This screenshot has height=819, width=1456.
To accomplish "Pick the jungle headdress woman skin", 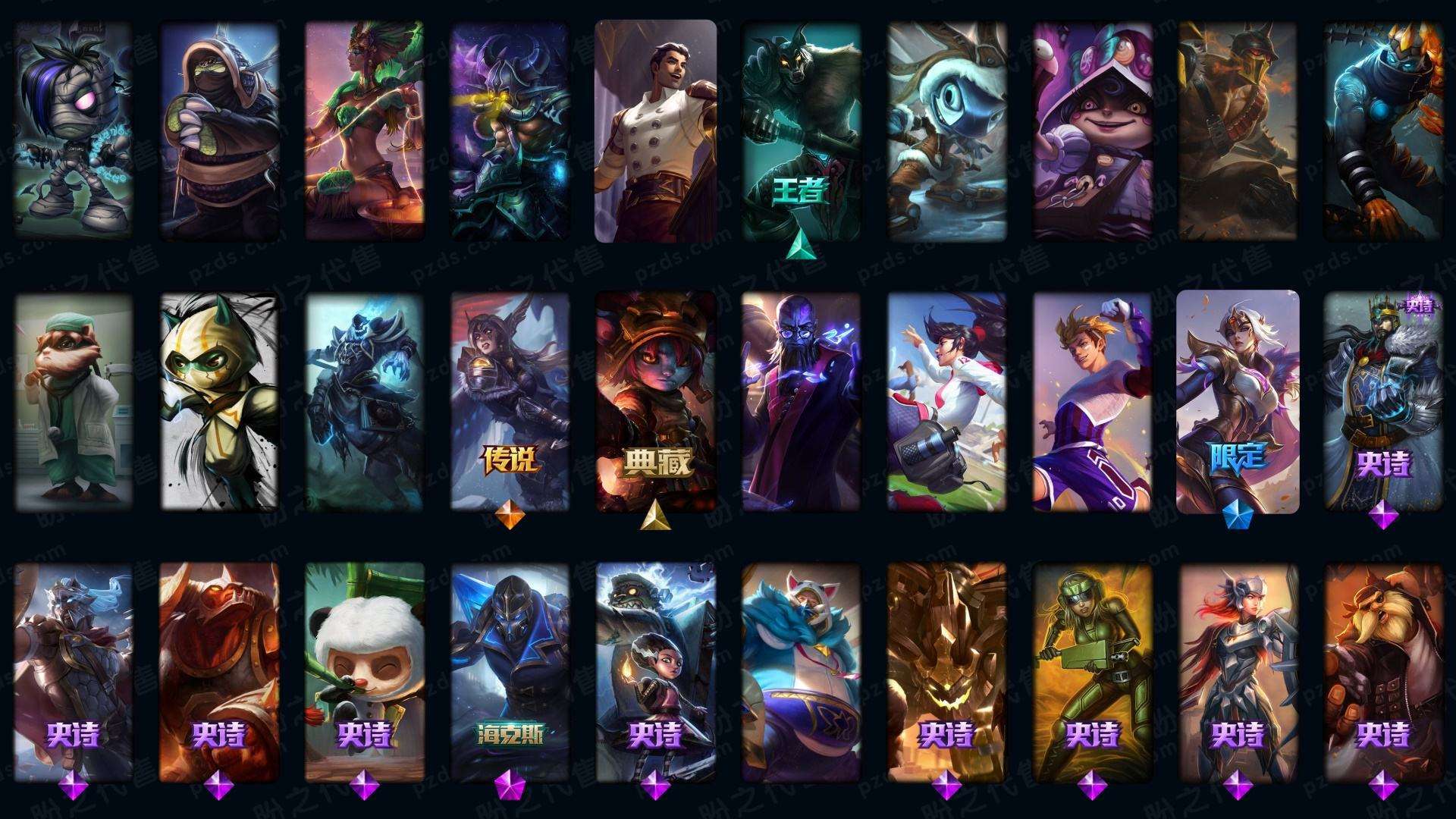I will [x=364, y=130].
